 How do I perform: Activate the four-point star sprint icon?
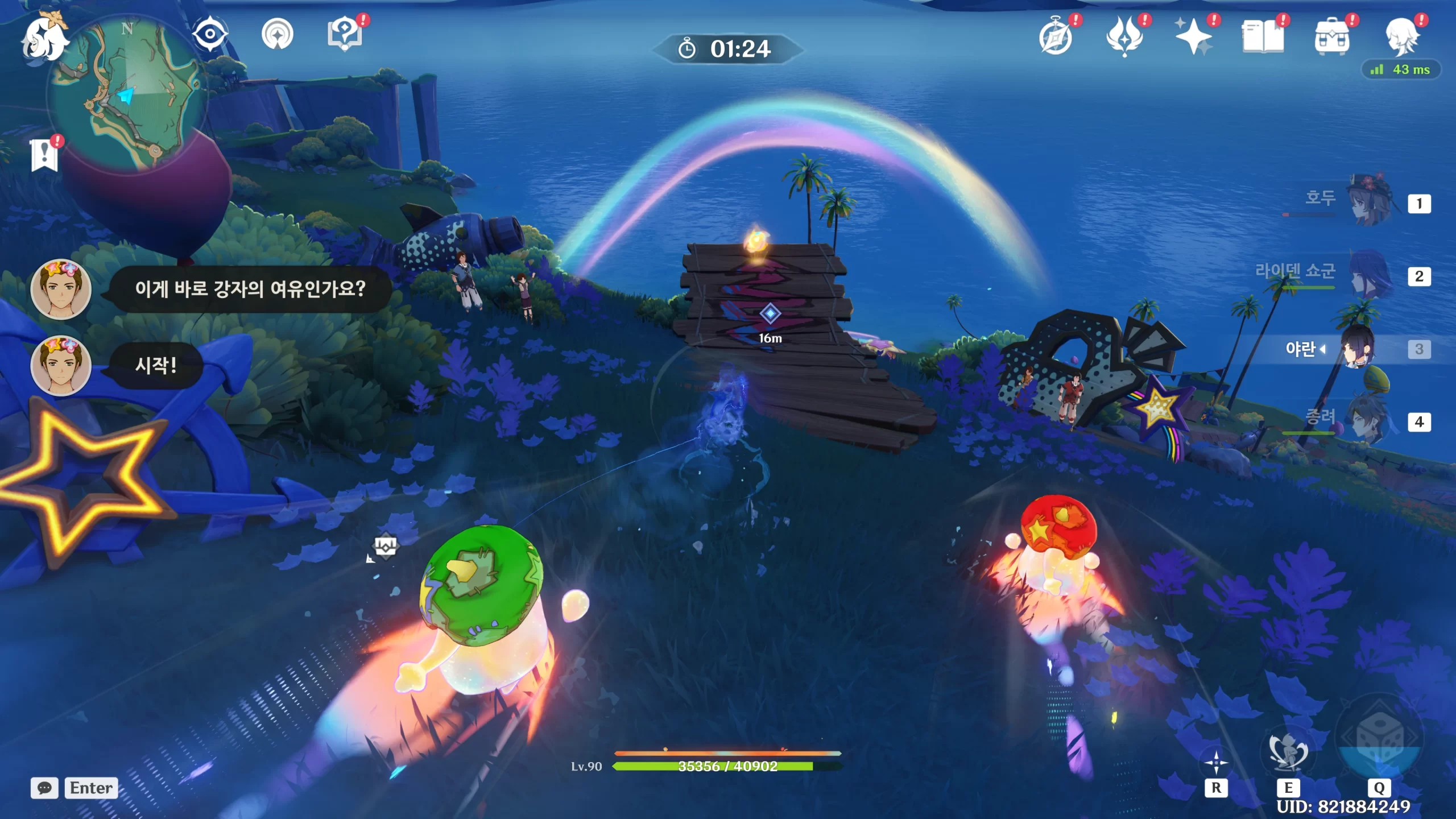point(1216,763)
